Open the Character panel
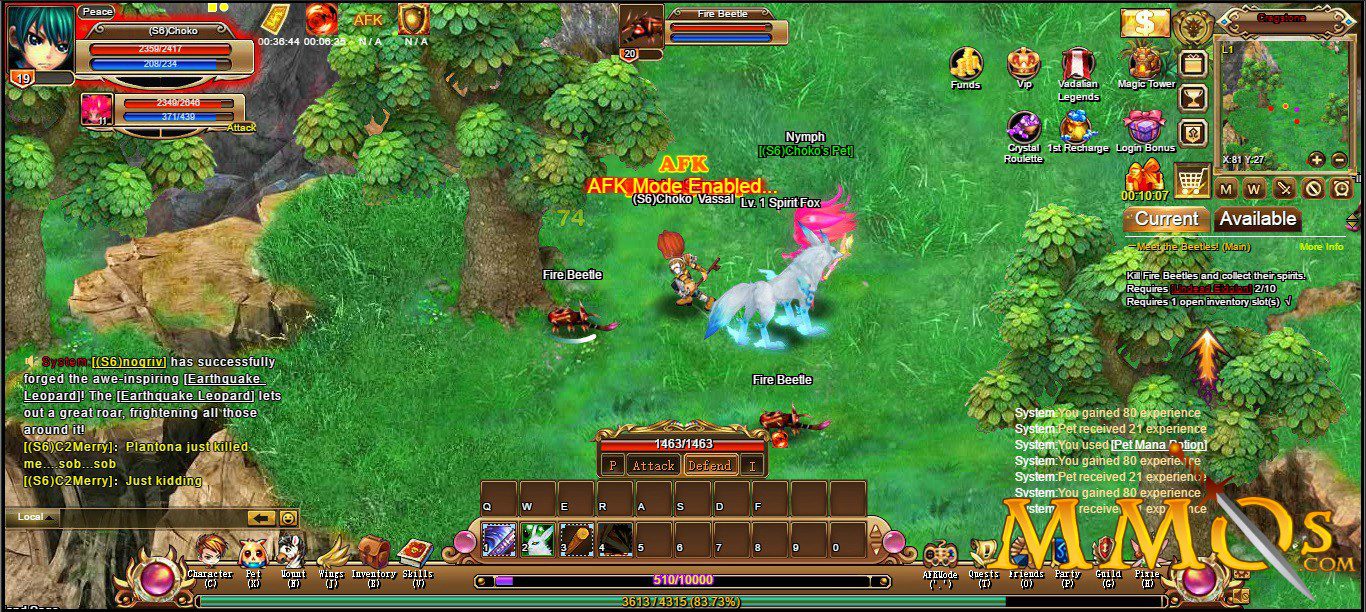Image resolution: width=1366 pixels, height=612 pixels. click(x=210, y=554)
